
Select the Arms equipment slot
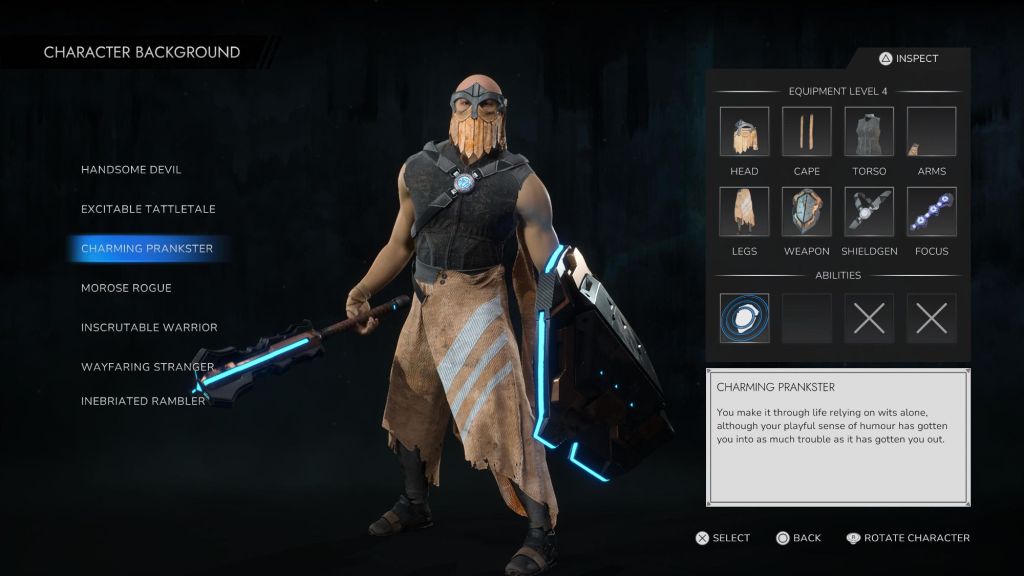[931, 132]
